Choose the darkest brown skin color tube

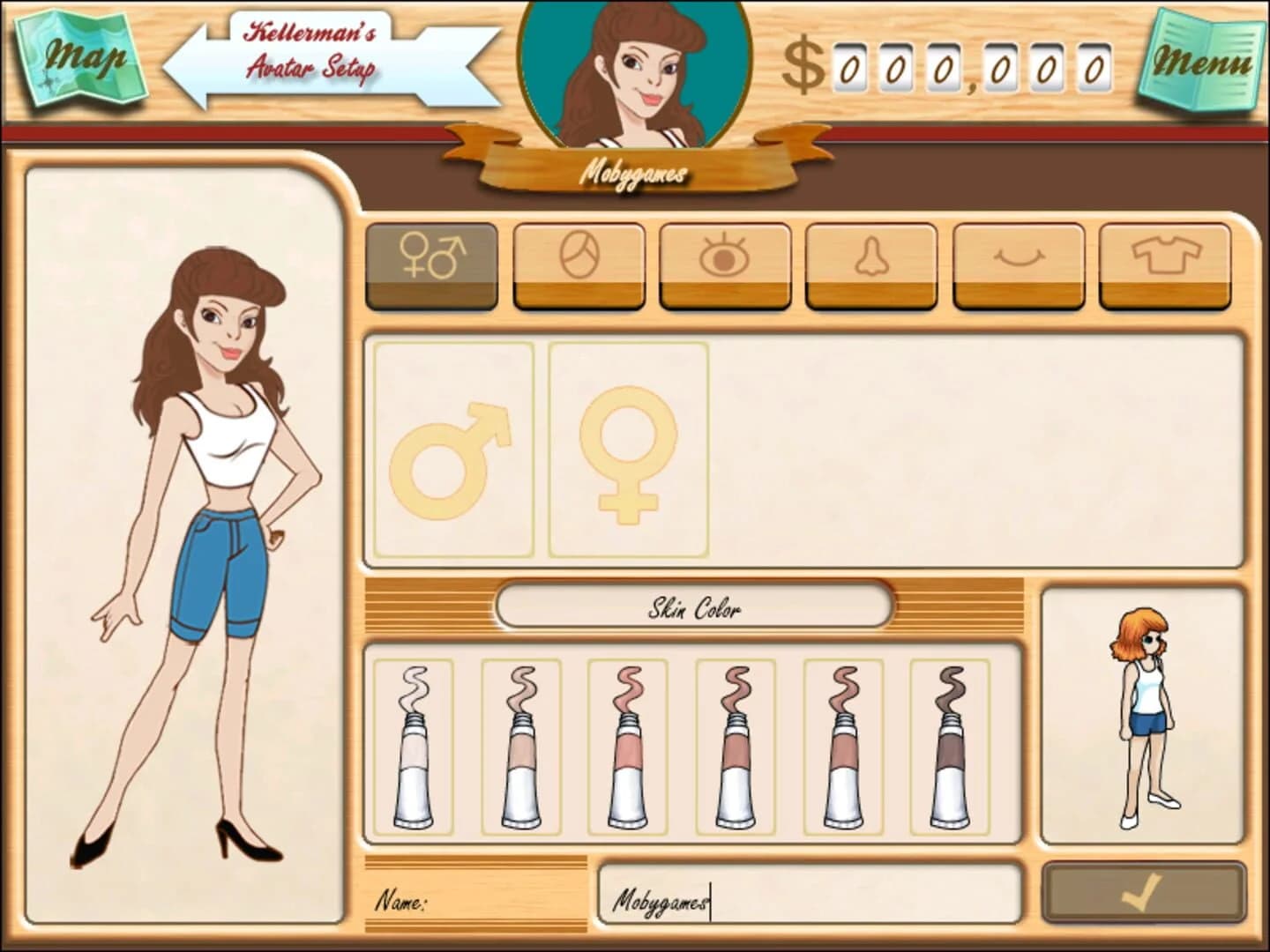pos(950,747)
